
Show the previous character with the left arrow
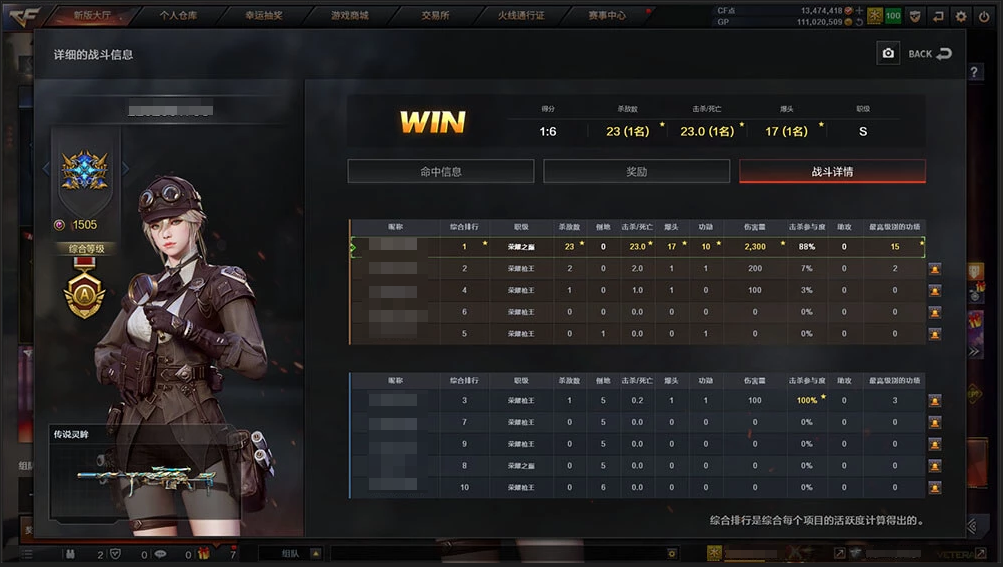click(45, 168)
